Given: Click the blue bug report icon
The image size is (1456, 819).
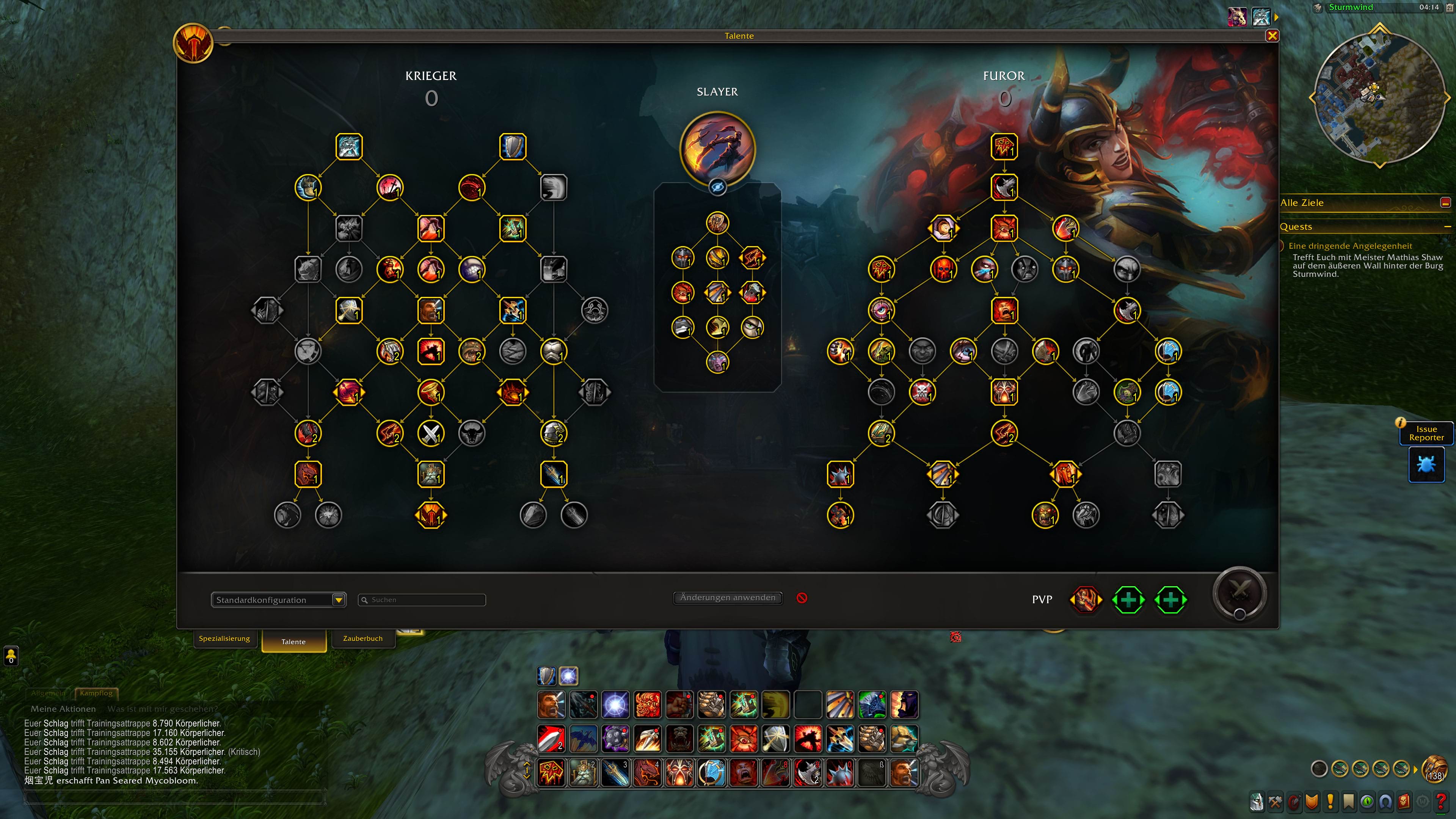Looking at the screenshot, I should [1426, 464].
